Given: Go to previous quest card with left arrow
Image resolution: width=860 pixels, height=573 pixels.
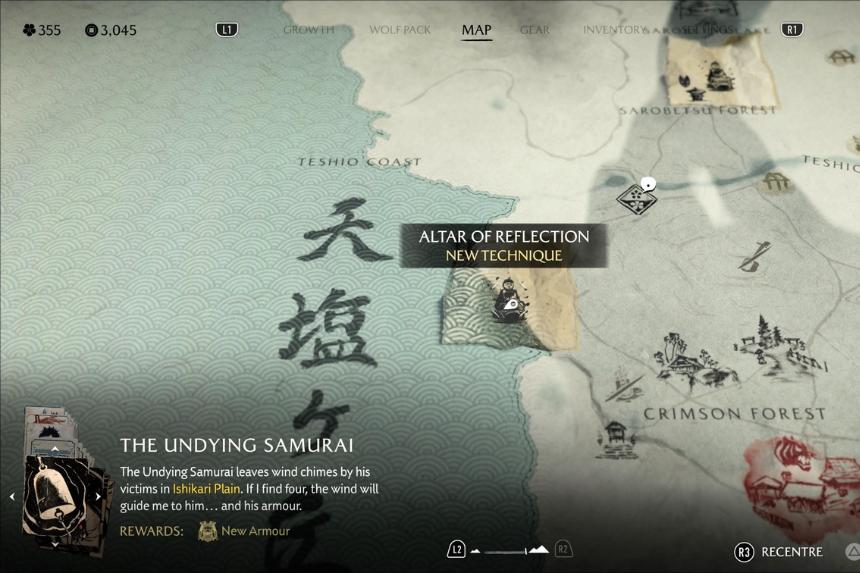Looking at the screenshot, I should point(12,496).
